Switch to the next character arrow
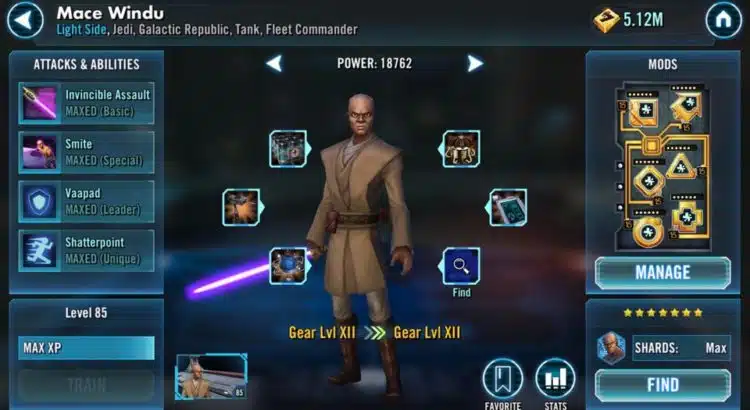Viewport: 750px width, 410px height. tap(475, 64)
